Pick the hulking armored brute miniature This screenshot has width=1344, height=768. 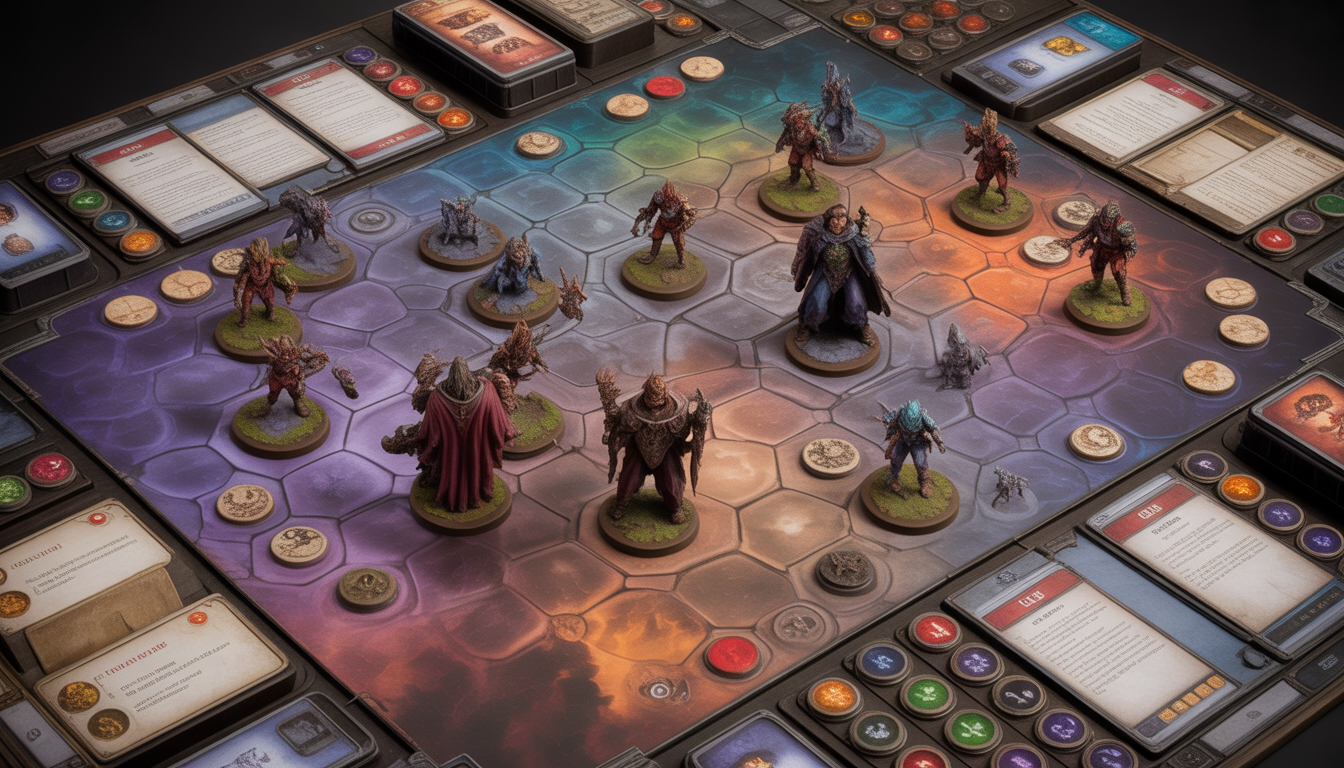click(x=652, y=450)
